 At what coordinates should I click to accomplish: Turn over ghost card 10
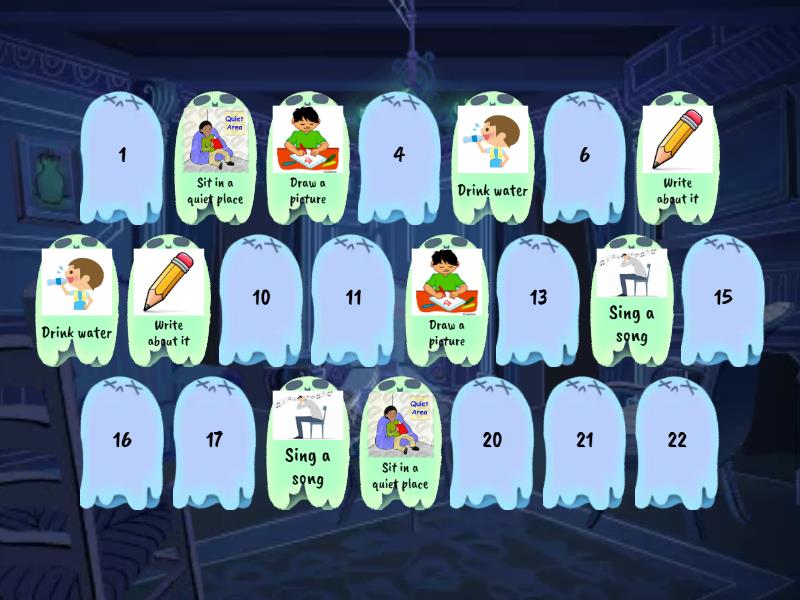261,298
